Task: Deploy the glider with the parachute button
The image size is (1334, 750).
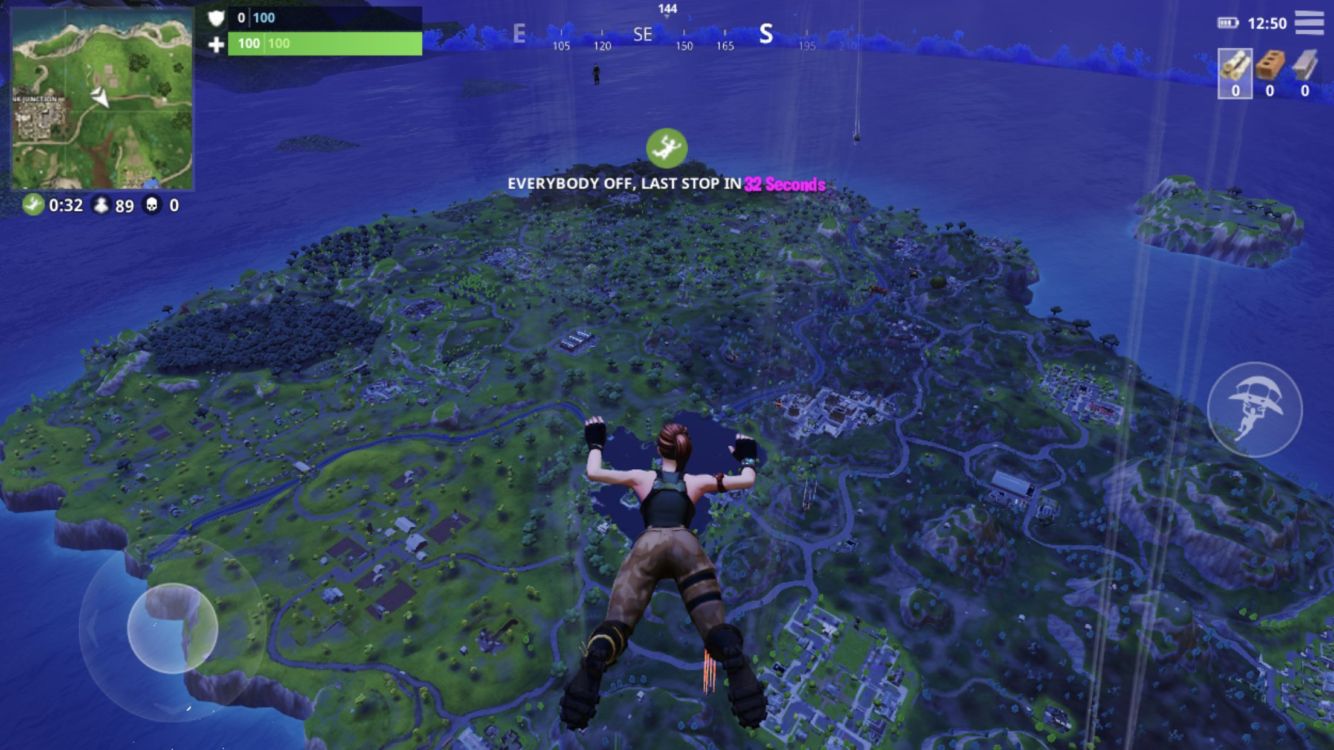Action: click(x=1254, y=410)
